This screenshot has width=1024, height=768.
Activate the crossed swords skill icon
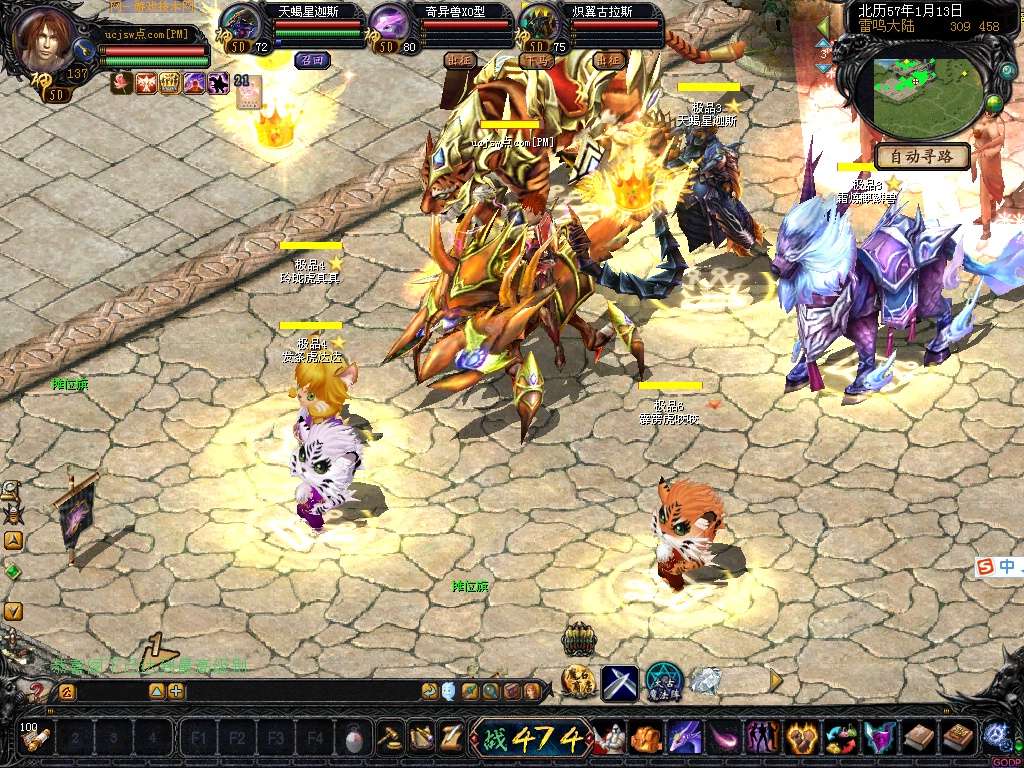click(x=620, y=682)
